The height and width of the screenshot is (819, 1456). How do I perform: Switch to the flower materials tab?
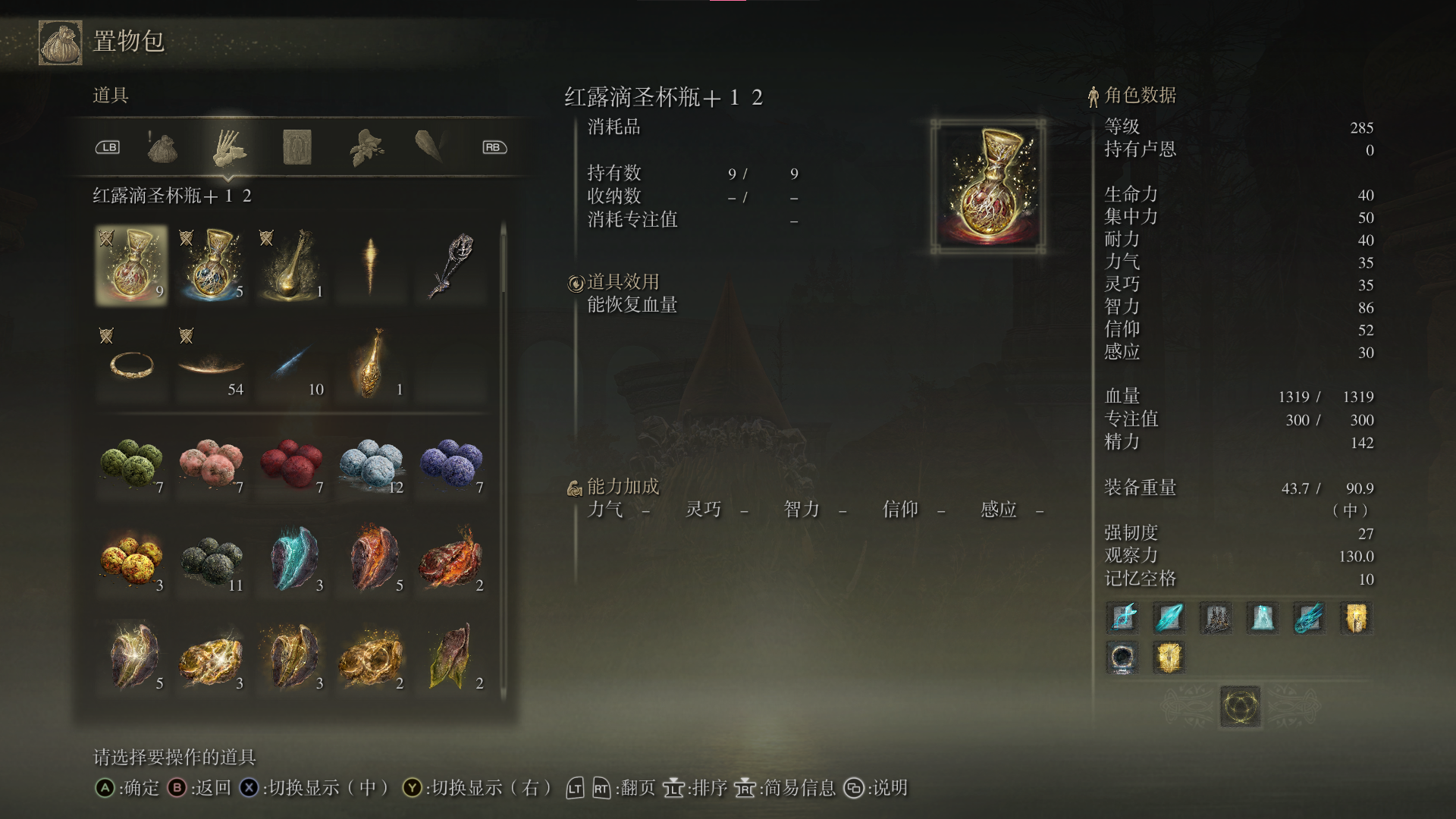[366, 147]
